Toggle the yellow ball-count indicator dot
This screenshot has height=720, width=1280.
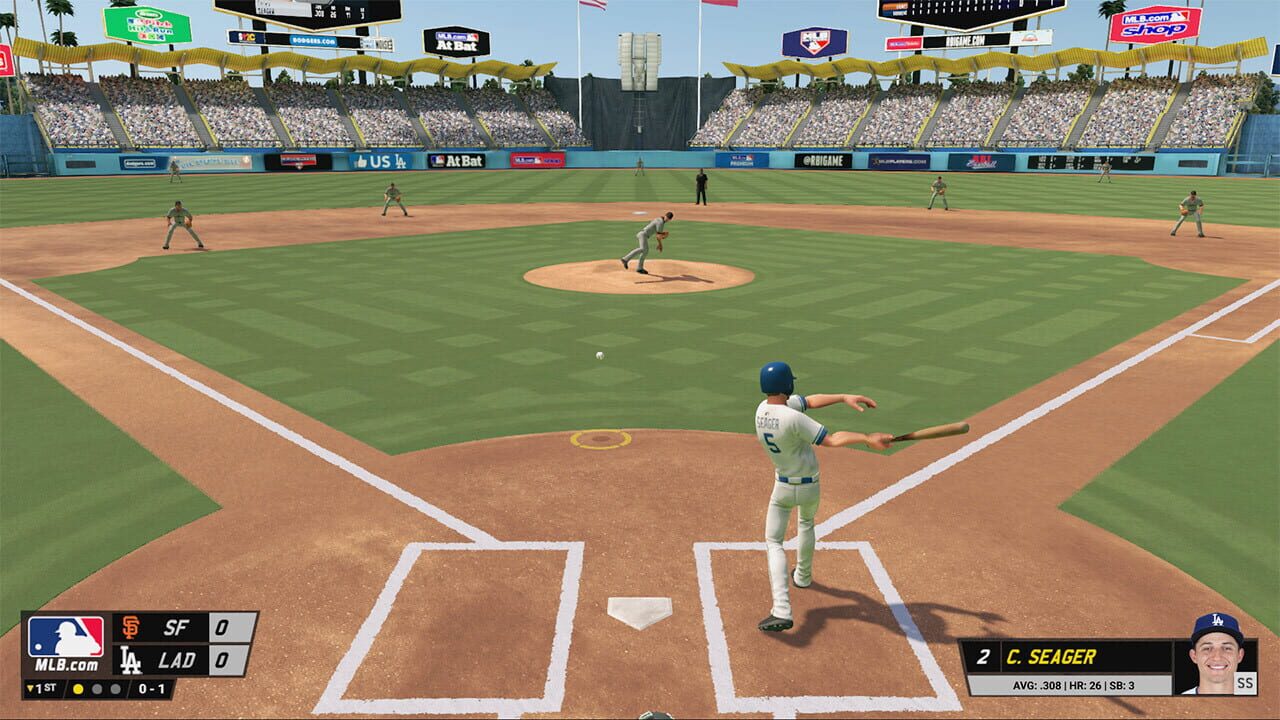click(77, 690)
